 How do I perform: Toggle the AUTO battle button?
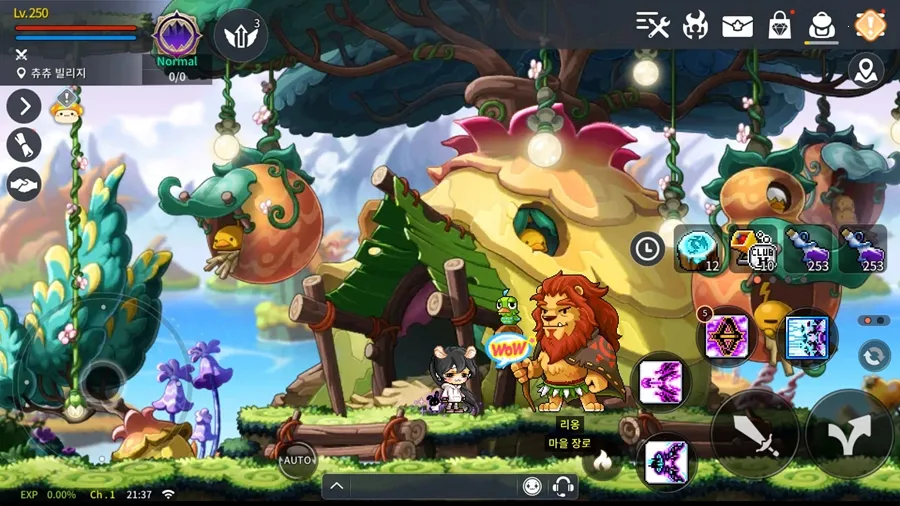tap(297, 460)
